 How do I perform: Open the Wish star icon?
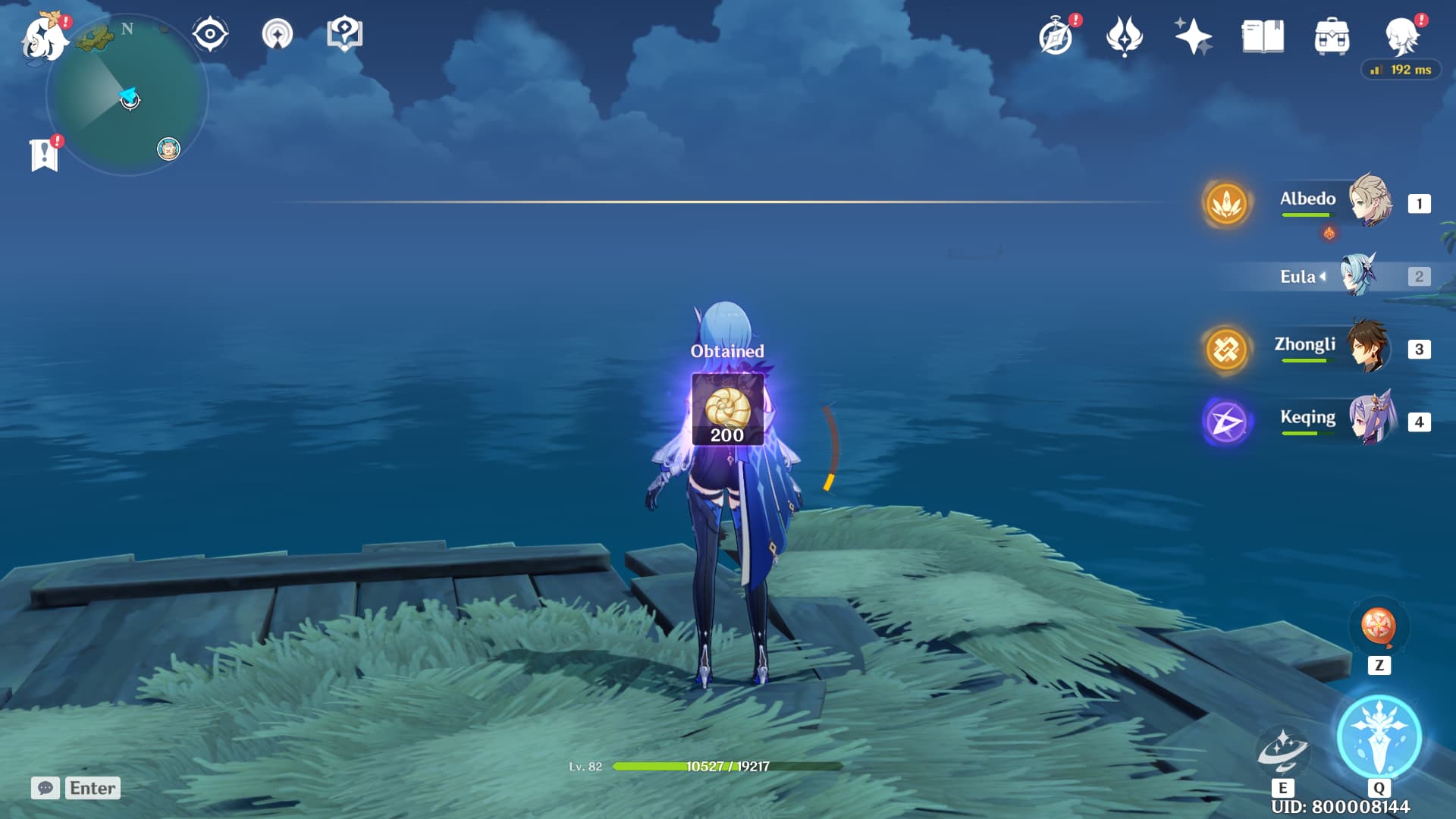1192,33
